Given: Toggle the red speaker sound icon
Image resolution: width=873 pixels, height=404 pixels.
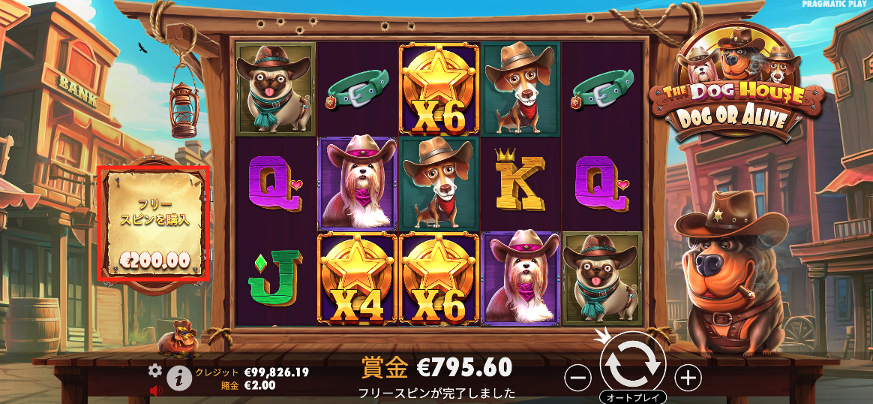Looking at the screenshot, I should point(155,389).
